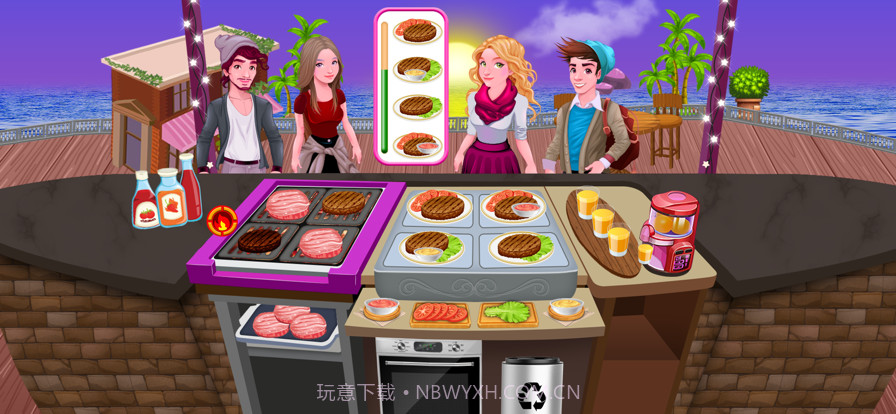
Task: Serve the plate with lettuce and yellow sauce
Action: [x=431, y=246]
